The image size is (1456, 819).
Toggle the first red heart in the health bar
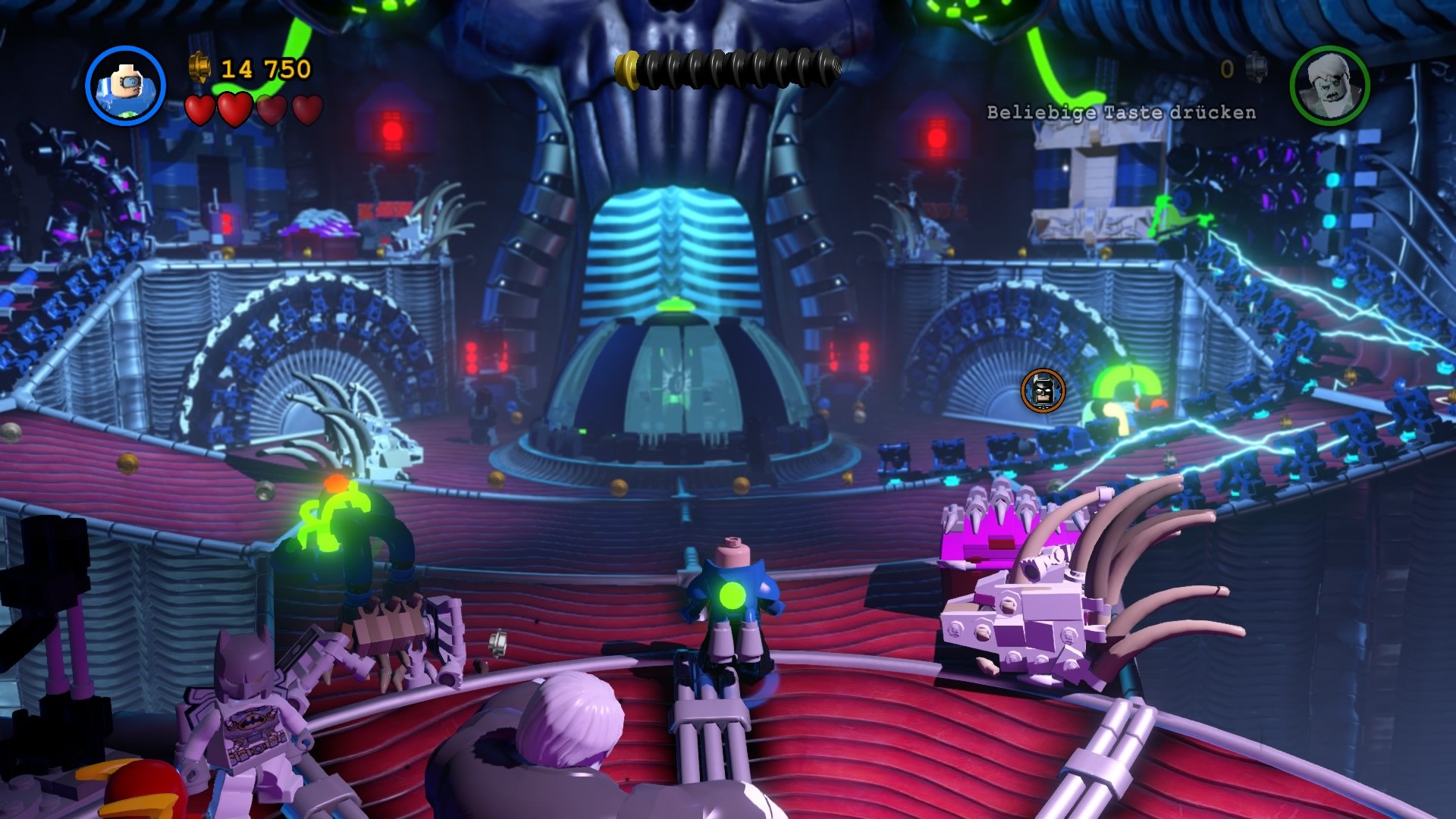[200, 108]
